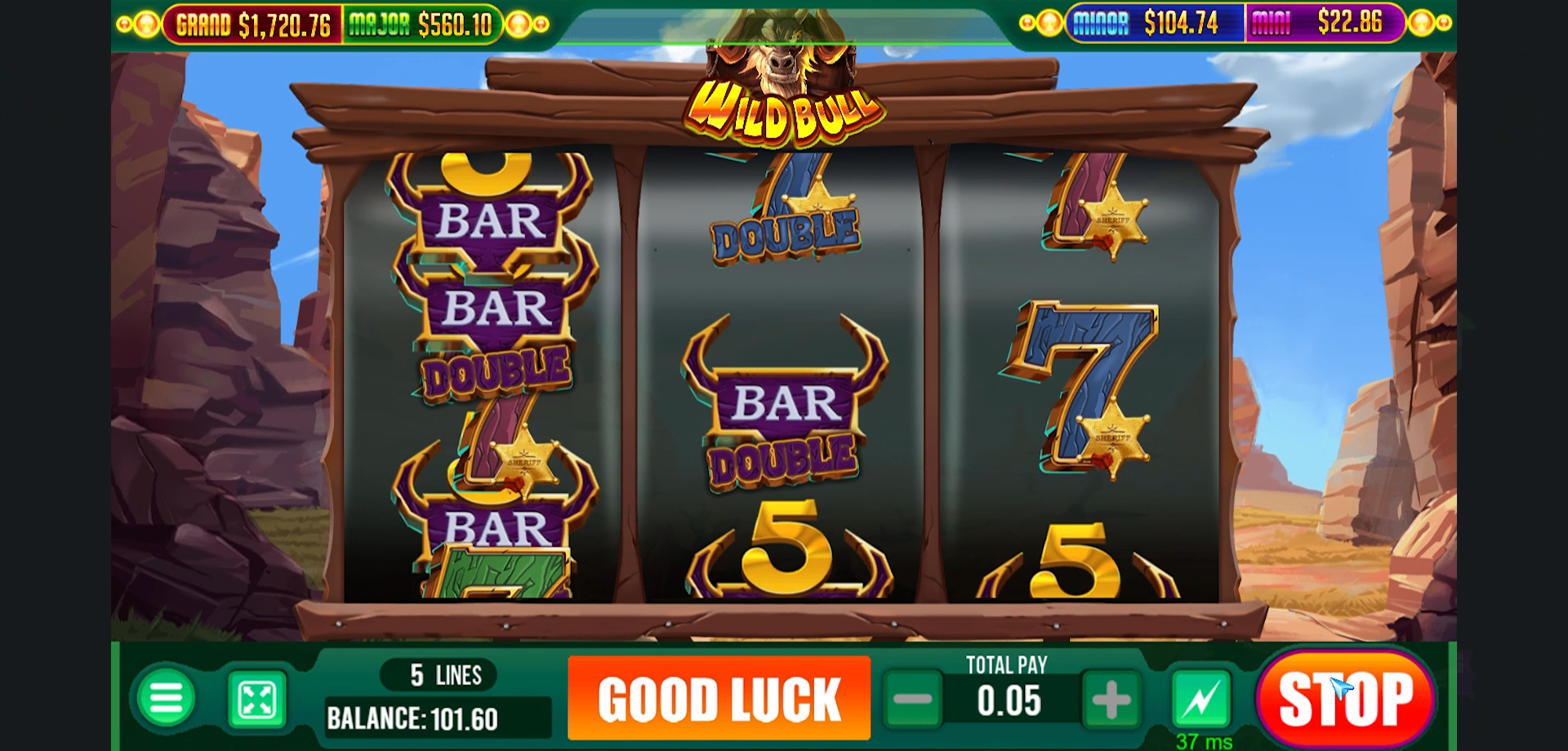Click the MINOR $104.74 jackpot banner
The image size is (1568, 751).
click(1154, 23)
